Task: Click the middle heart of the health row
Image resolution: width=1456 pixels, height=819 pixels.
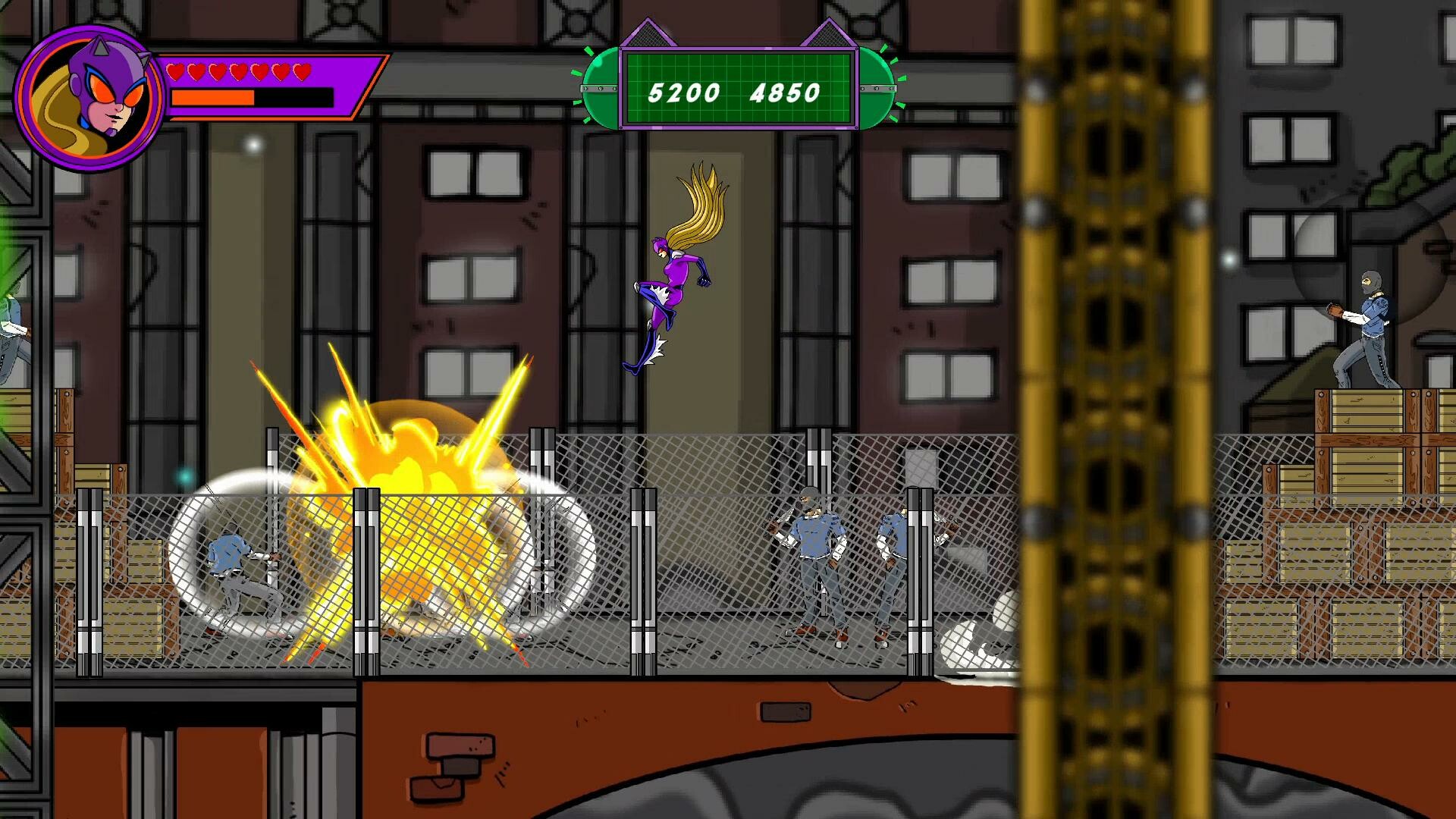Action: pos(239,72)
